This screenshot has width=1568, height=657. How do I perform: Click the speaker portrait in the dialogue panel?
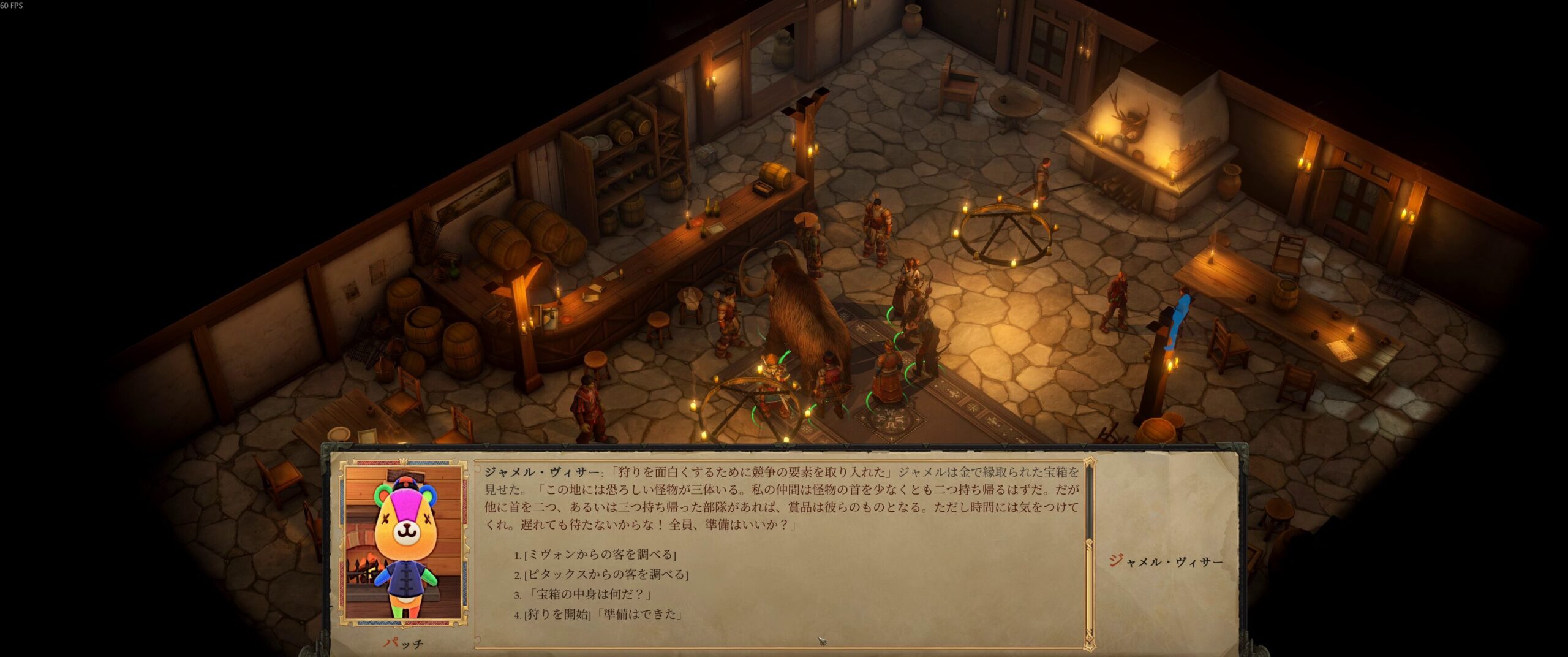coord(403,542)
